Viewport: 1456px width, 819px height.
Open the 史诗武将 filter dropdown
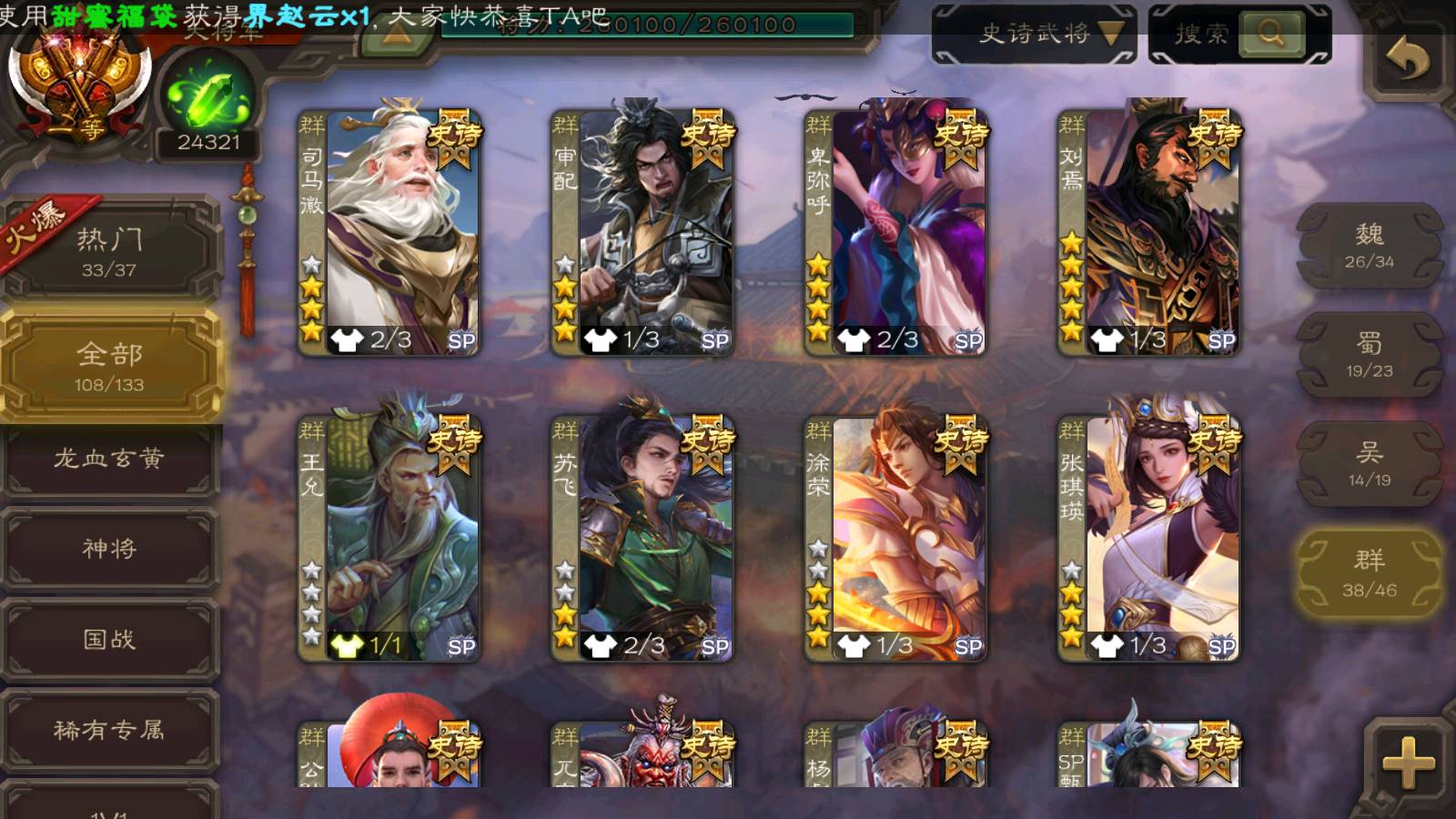1035,35
